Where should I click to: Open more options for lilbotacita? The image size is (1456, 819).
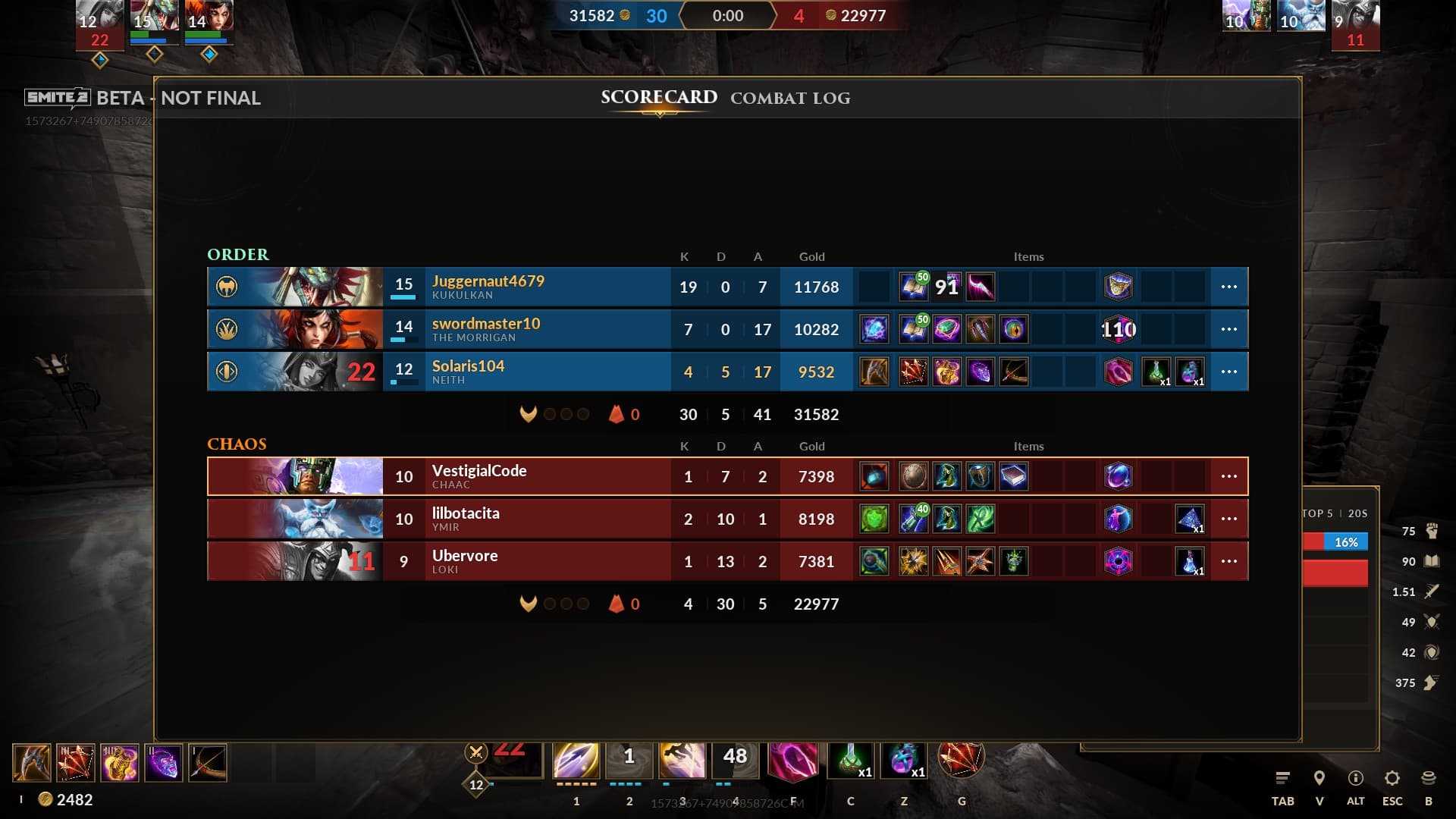point(1228,519)
